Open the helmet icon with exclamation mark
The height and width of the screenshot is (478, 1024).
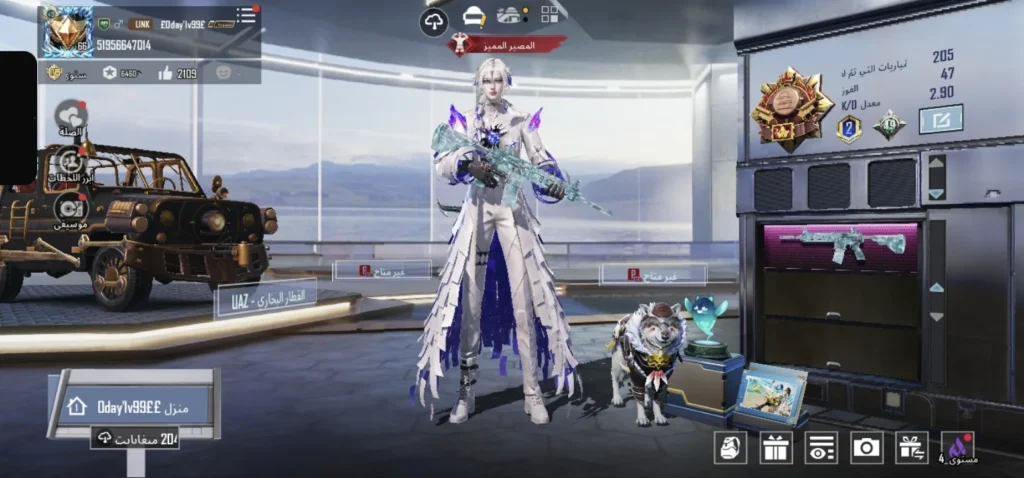click(475, 17)
